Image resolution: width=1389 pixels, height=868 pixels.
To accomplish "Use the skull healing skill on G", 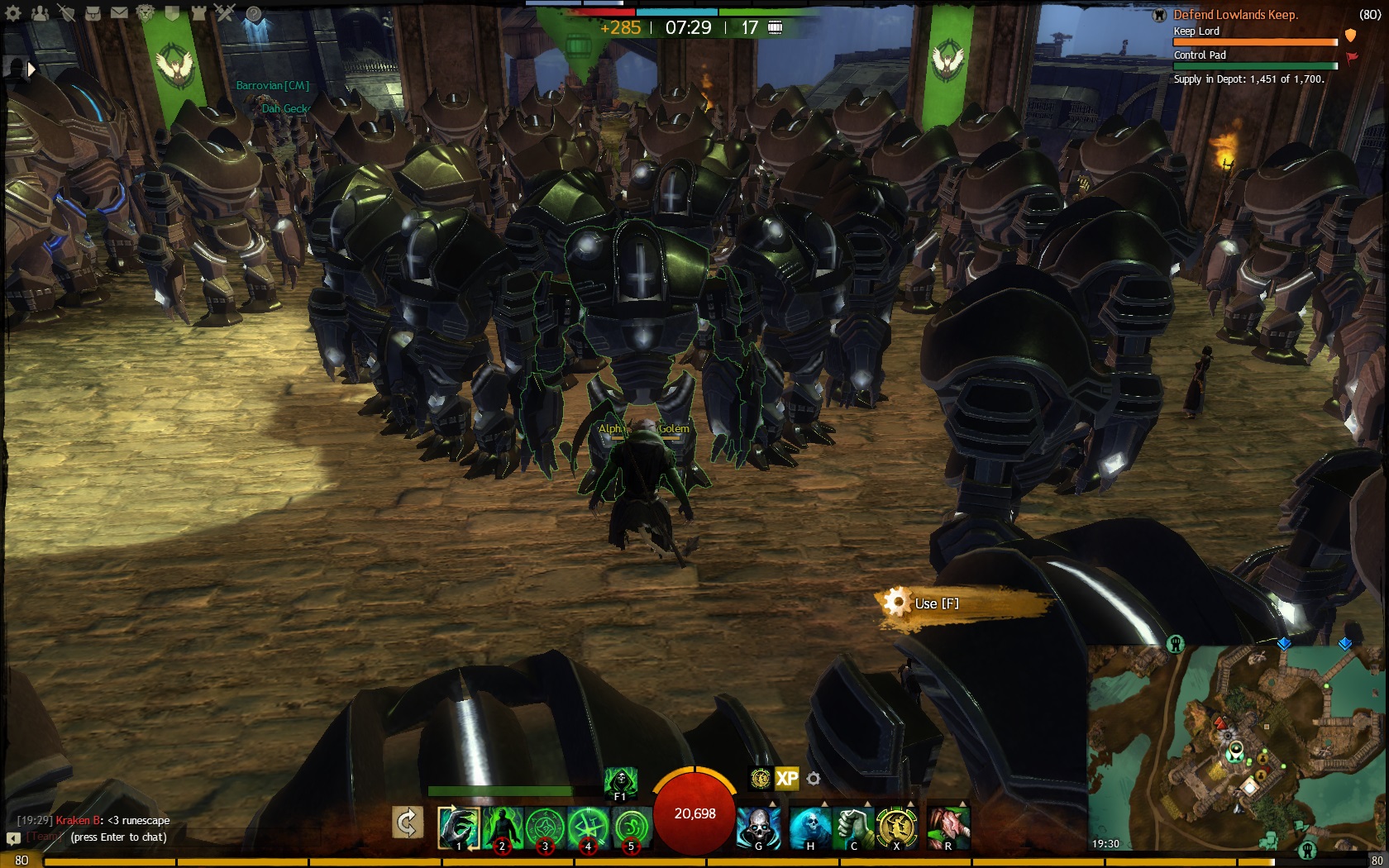I will (x=758, y=826).
